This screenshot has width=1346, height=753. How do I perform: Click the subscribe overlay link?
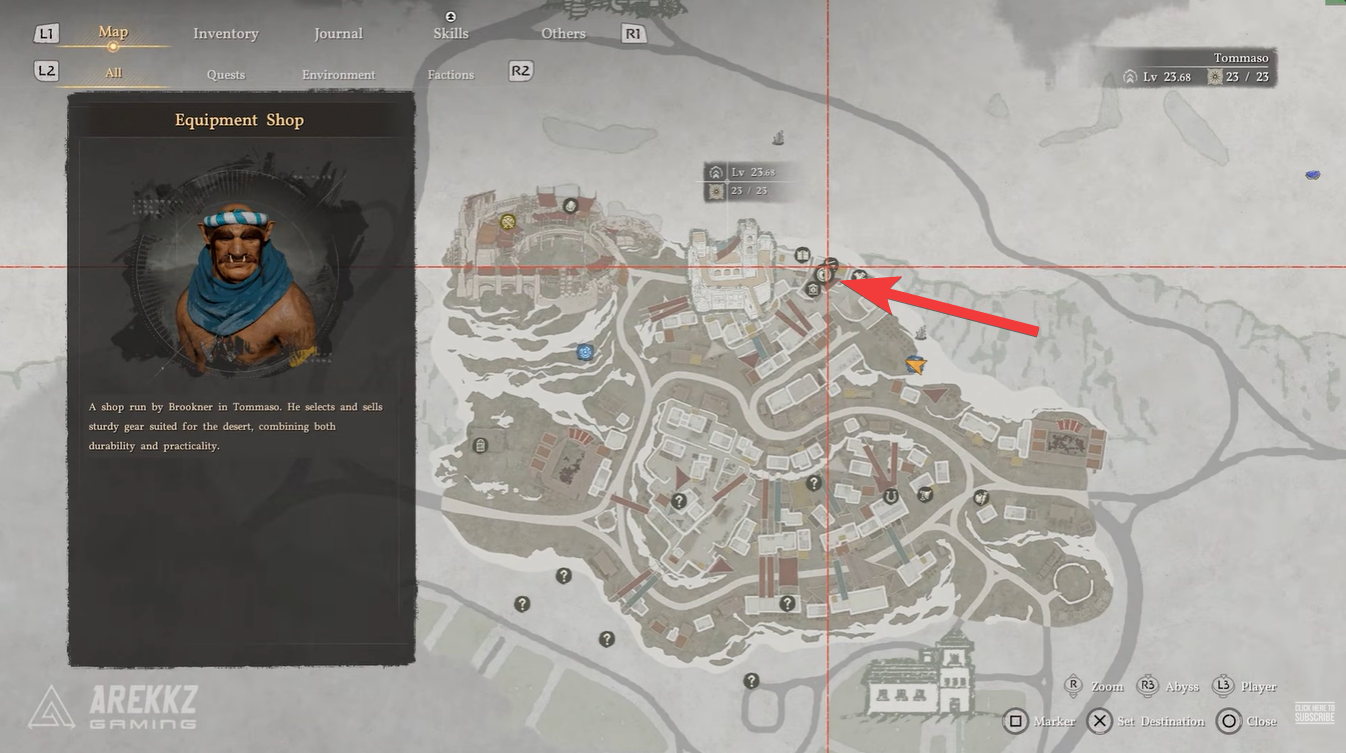(1314, 713)
